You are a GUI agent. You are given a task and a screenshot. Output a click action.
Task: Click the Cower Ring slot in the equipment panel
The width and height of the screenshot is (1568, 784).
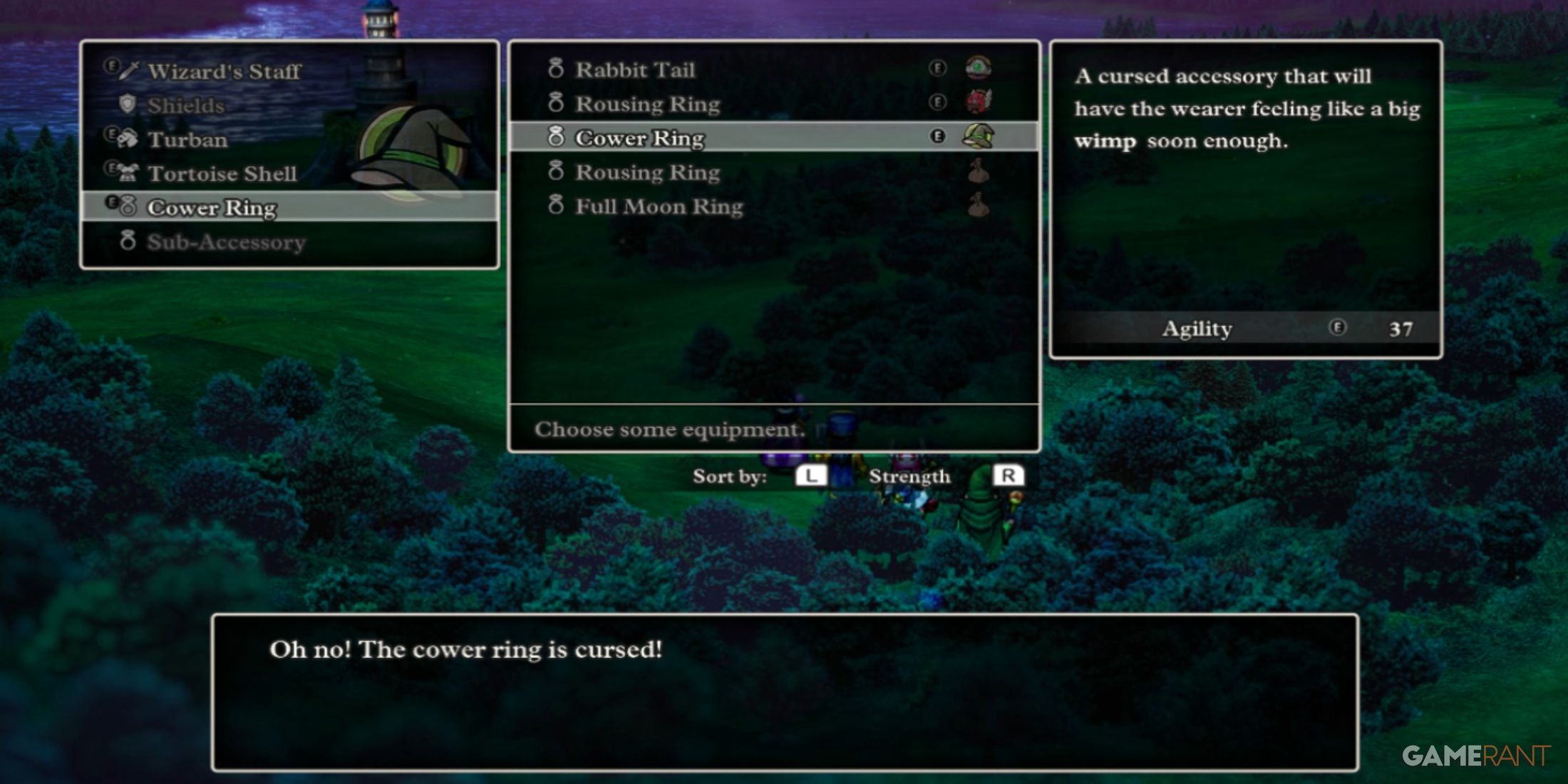coord(212,207)
